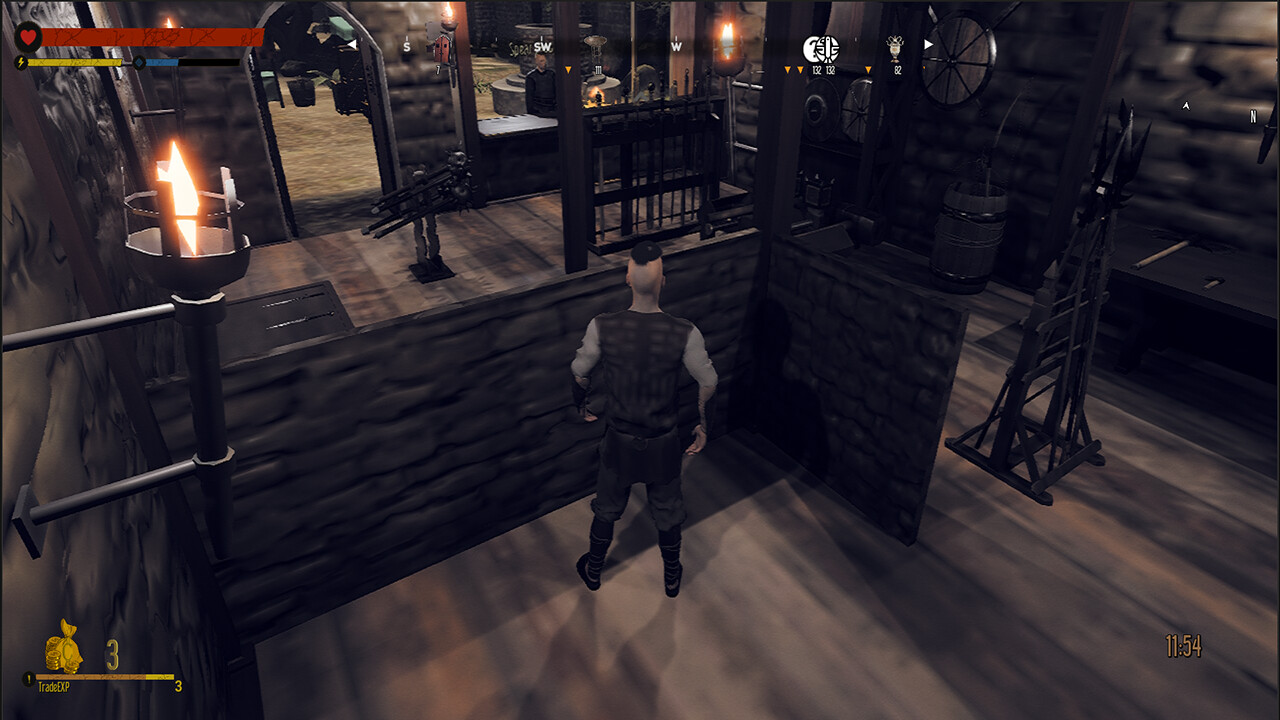Click the TradeEXP label
Viewport: 1280px width, 720px height.
coord(55,685)
